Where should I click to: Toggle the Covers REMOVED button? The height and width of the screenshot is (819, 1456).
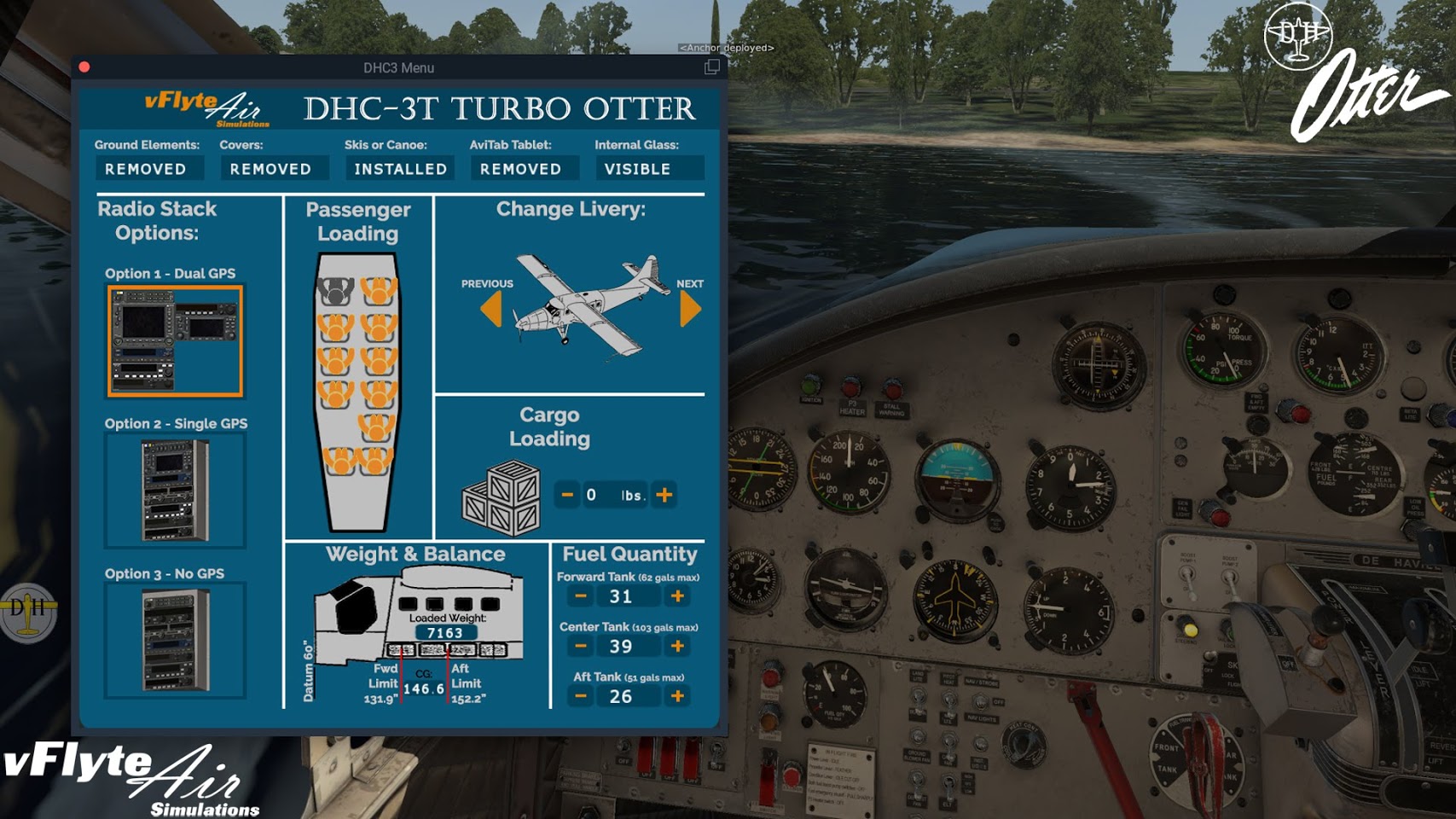[x=270, y=169]
